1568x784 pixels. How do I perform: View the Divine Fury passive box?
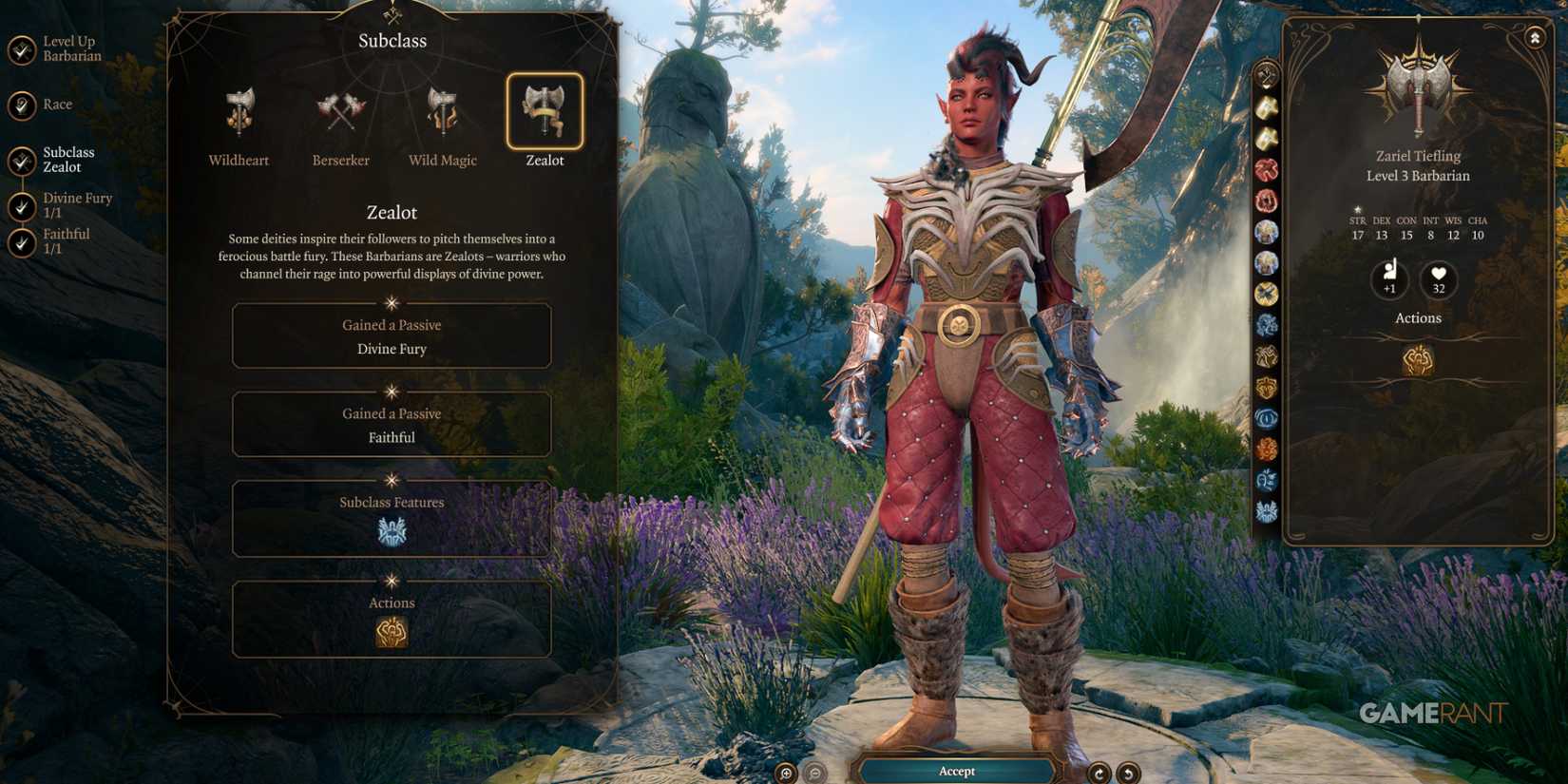tap(392, 336)
